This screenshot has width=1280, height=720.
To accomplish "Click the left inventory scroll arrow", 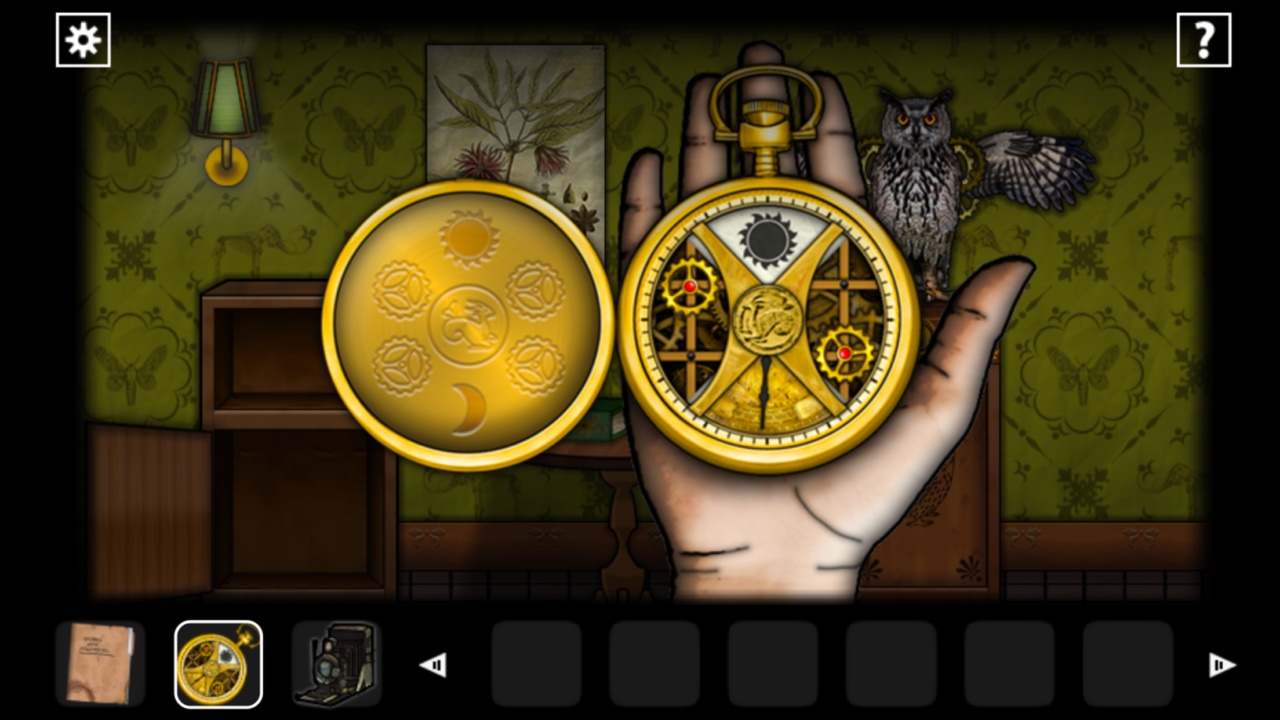I will coord(433,663).
